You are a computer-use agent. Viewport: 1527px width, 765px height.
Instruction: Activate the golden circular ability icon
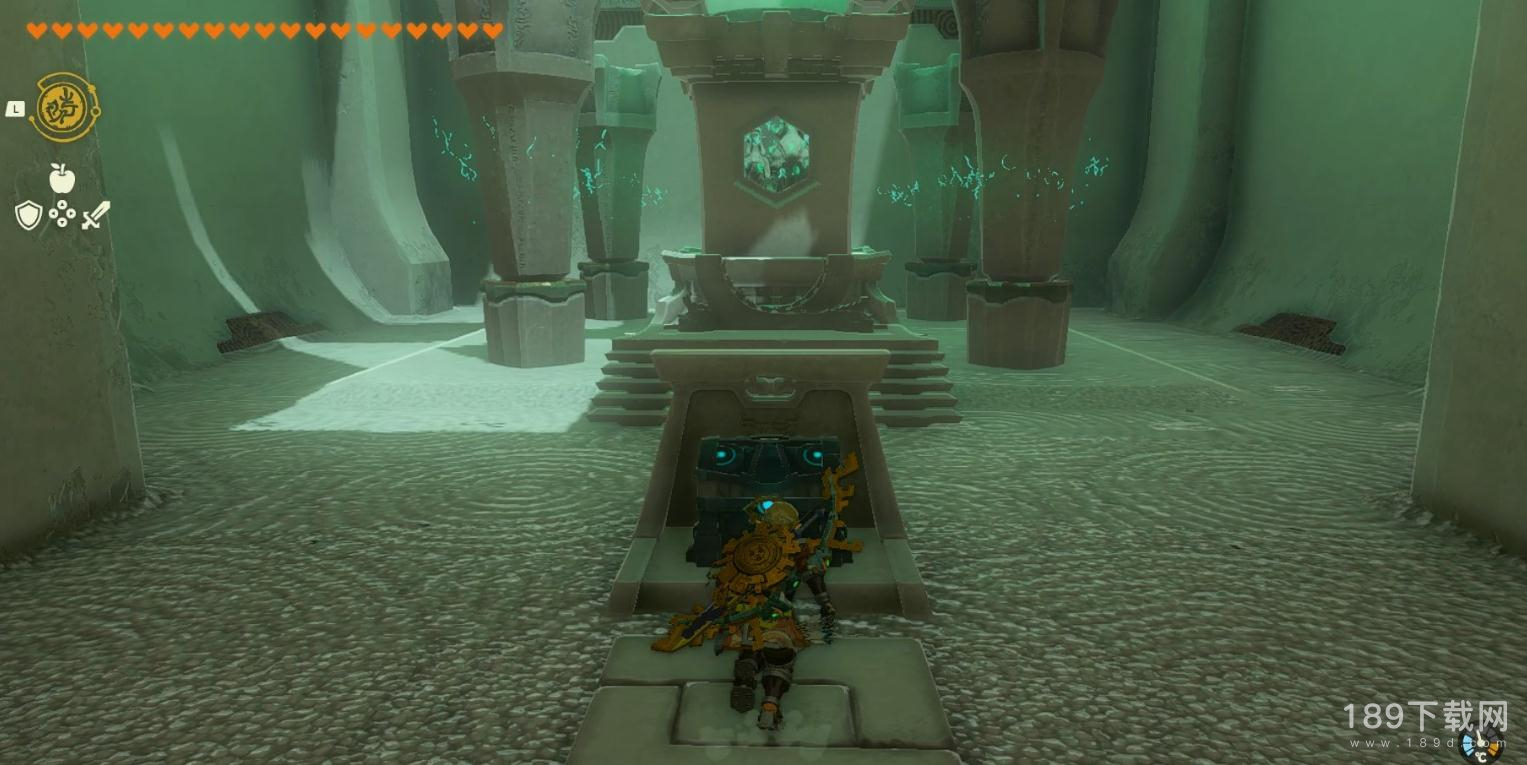click(65, 108)
